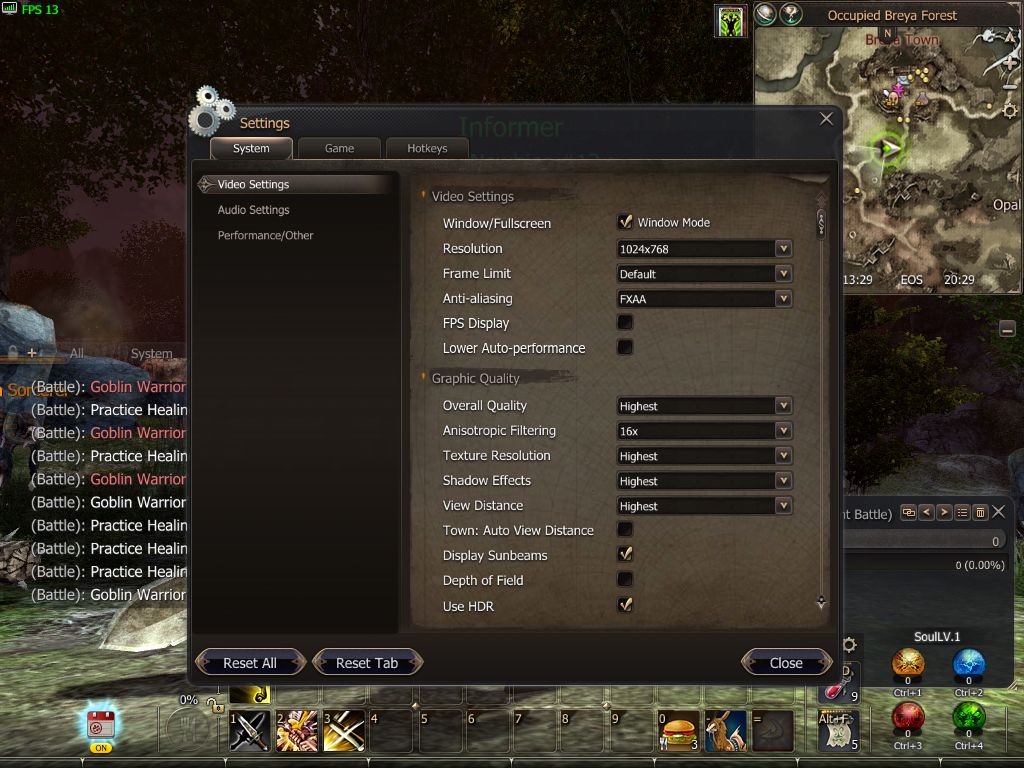Select the hamburger food item in hotbar
Screen dimensions: 1024x768
pos(678,730)
